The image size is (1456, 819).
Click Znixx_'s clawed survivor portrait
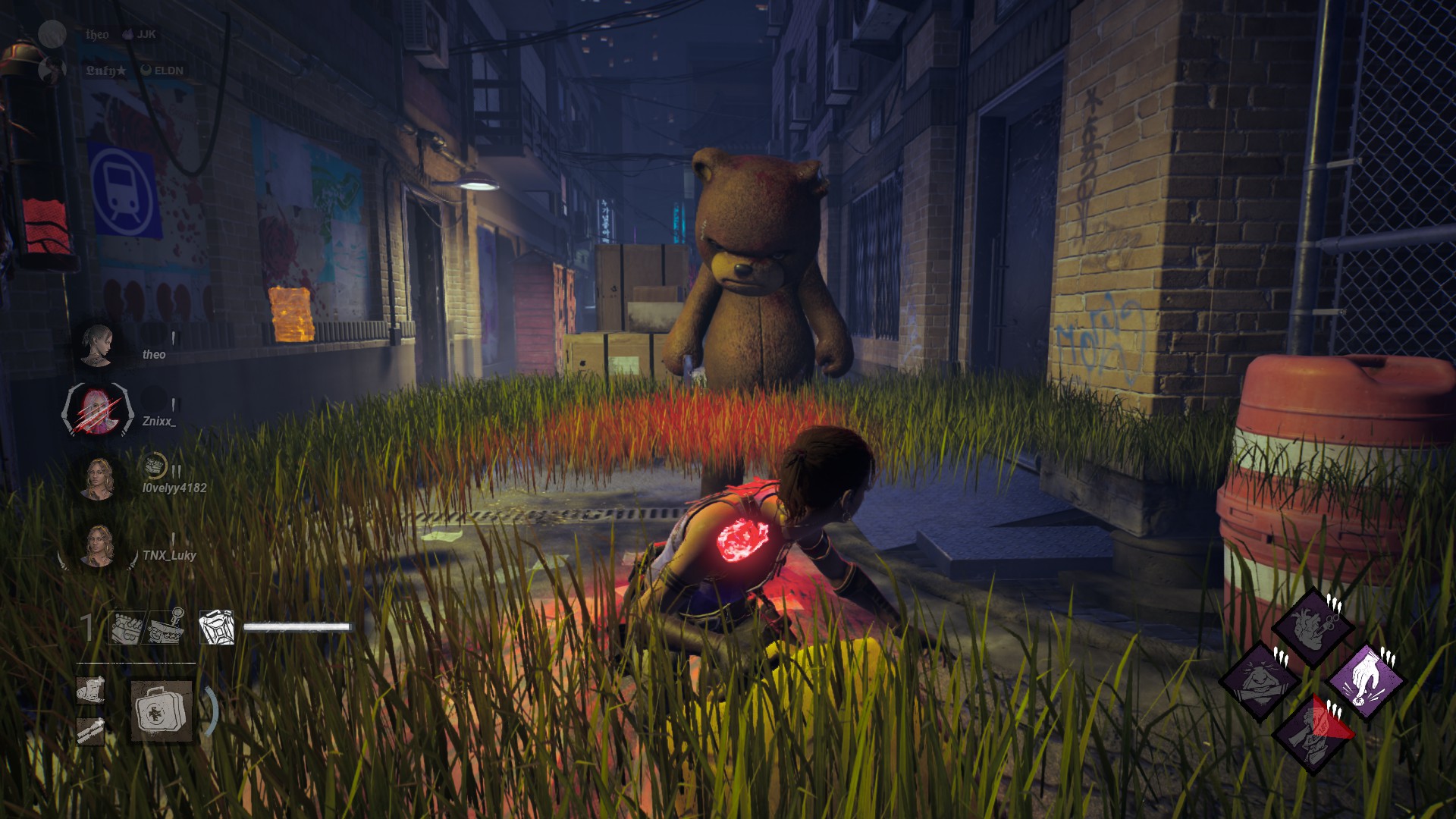[x=98, y=412]
